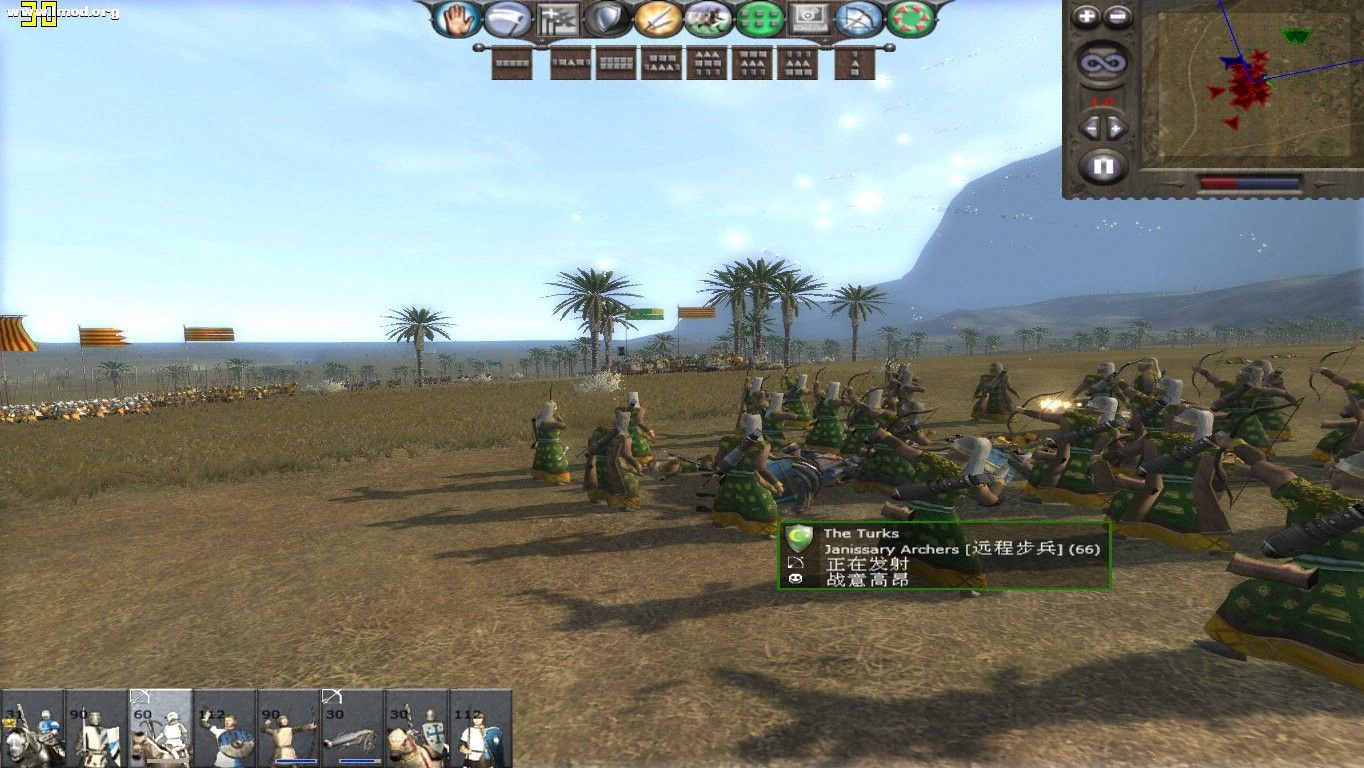Zoom in the minimap with plus button
The width and height of the screenshot is (1364, 768).
(1087, 16)
